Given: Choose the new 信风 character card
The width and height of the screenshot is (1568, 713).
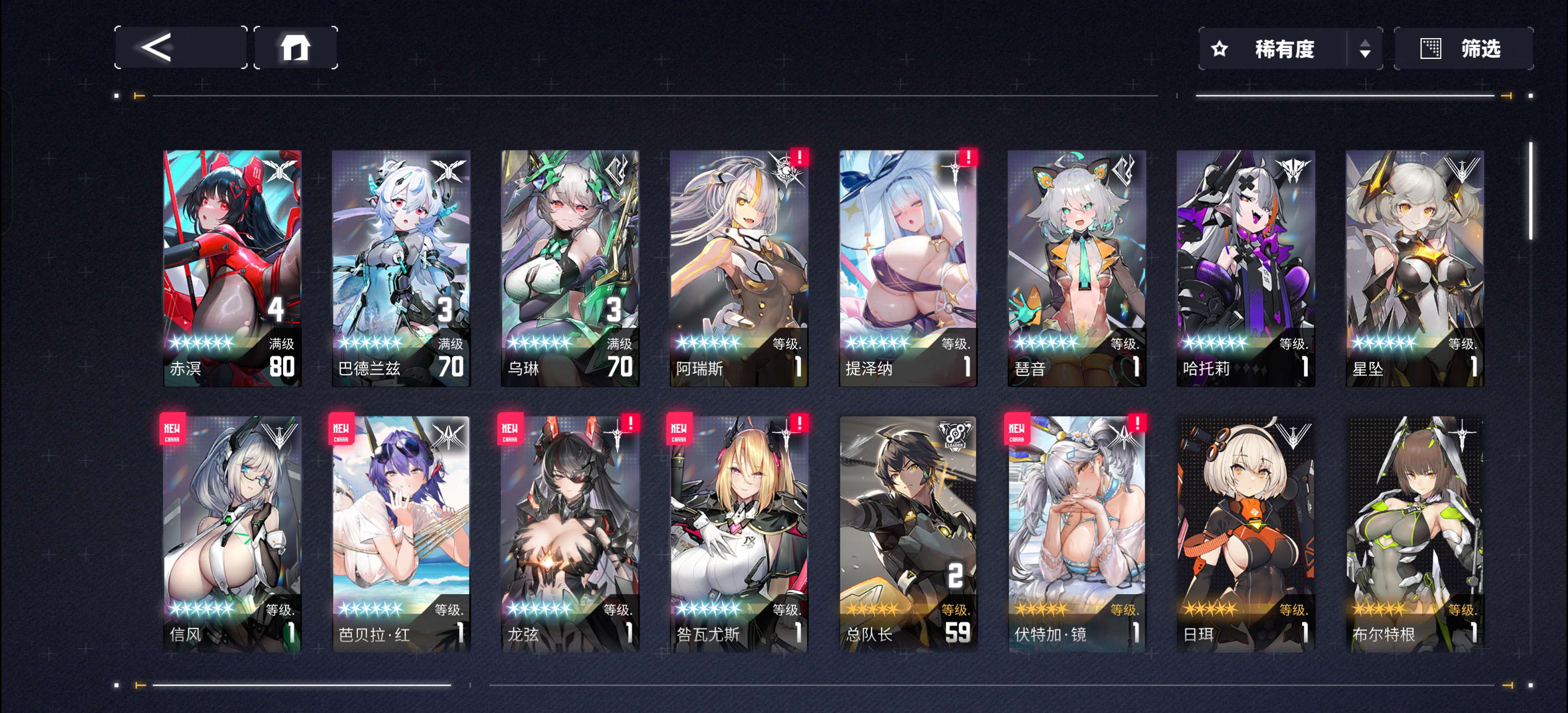Looking at the screenshot, I should [232, 534].
